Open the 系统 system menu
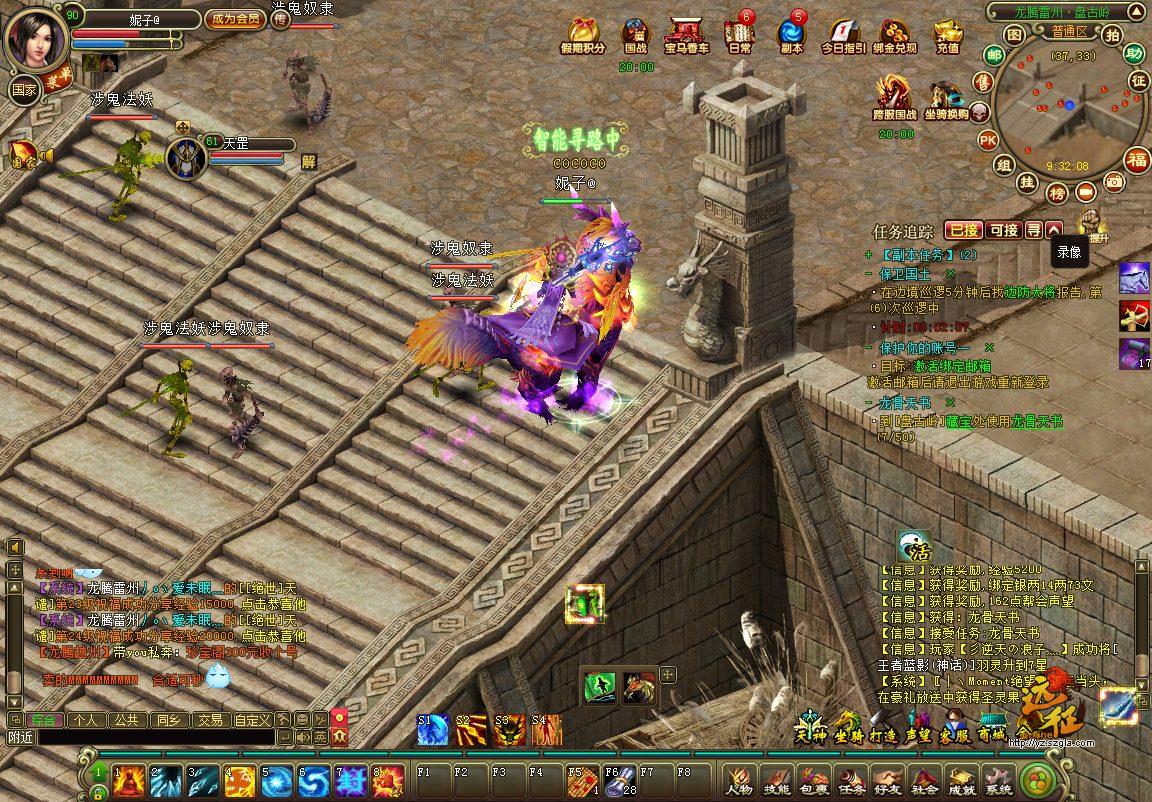This screenshot has width=1152, height=802. click(x=997, y=781)
